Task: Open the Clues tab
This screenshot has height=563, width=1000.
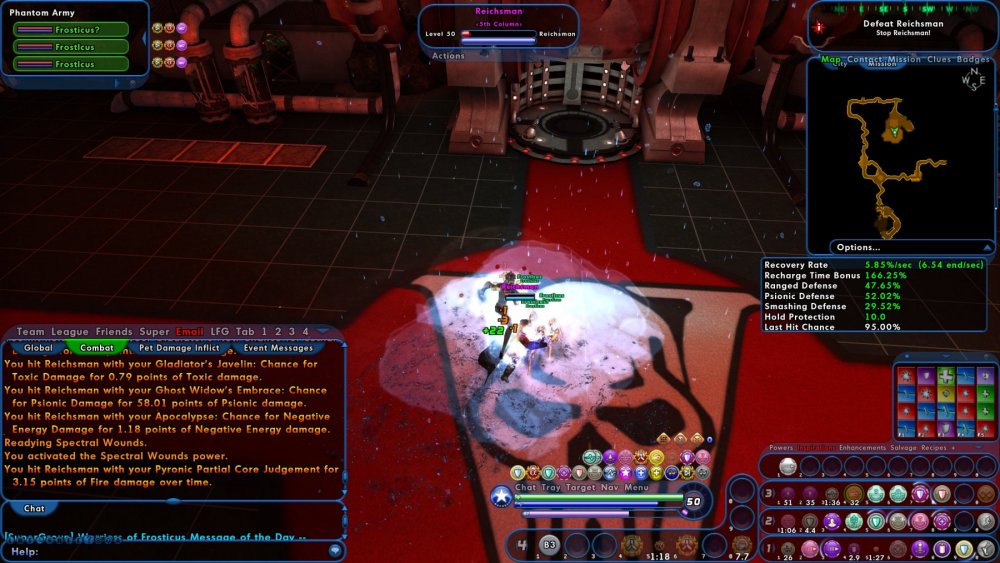Action: coord(939,60)
